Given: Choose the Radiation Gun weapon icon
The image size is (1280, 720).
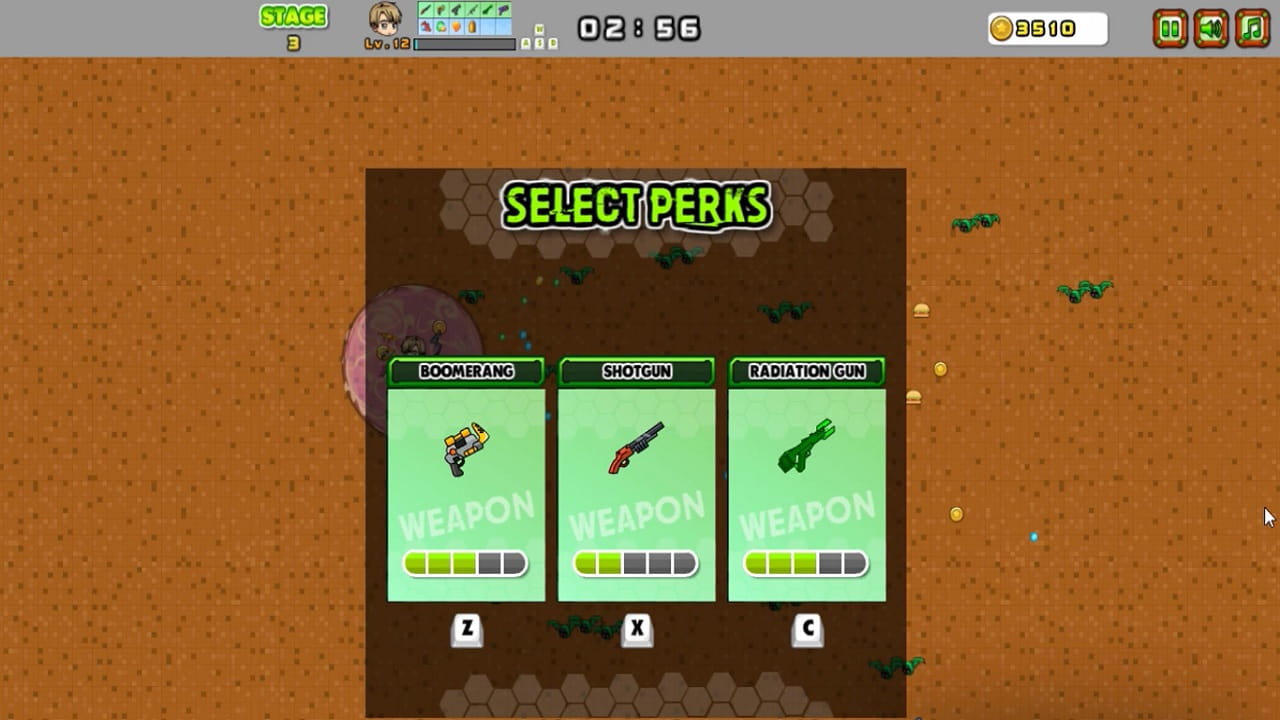Looking at the screenshot, I should 806,447.
